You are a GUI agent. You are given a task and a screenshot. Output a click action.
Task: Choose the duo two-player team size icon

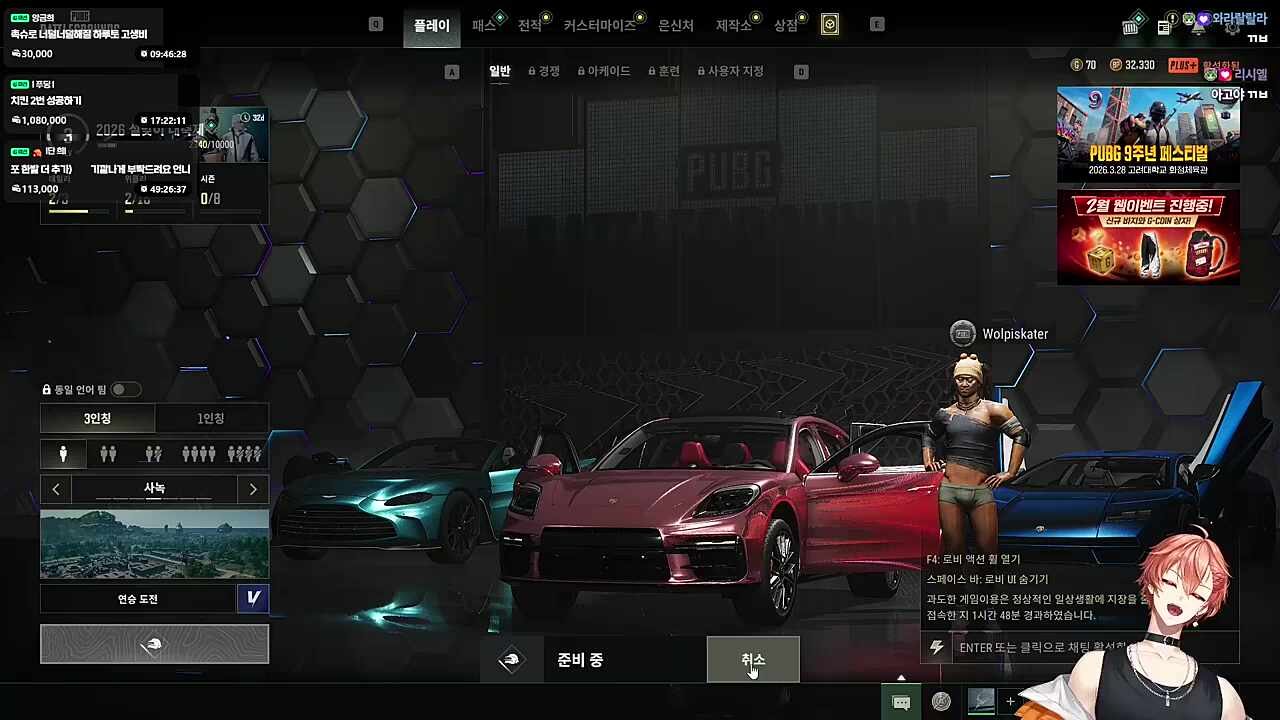click(x=108, y=454)
